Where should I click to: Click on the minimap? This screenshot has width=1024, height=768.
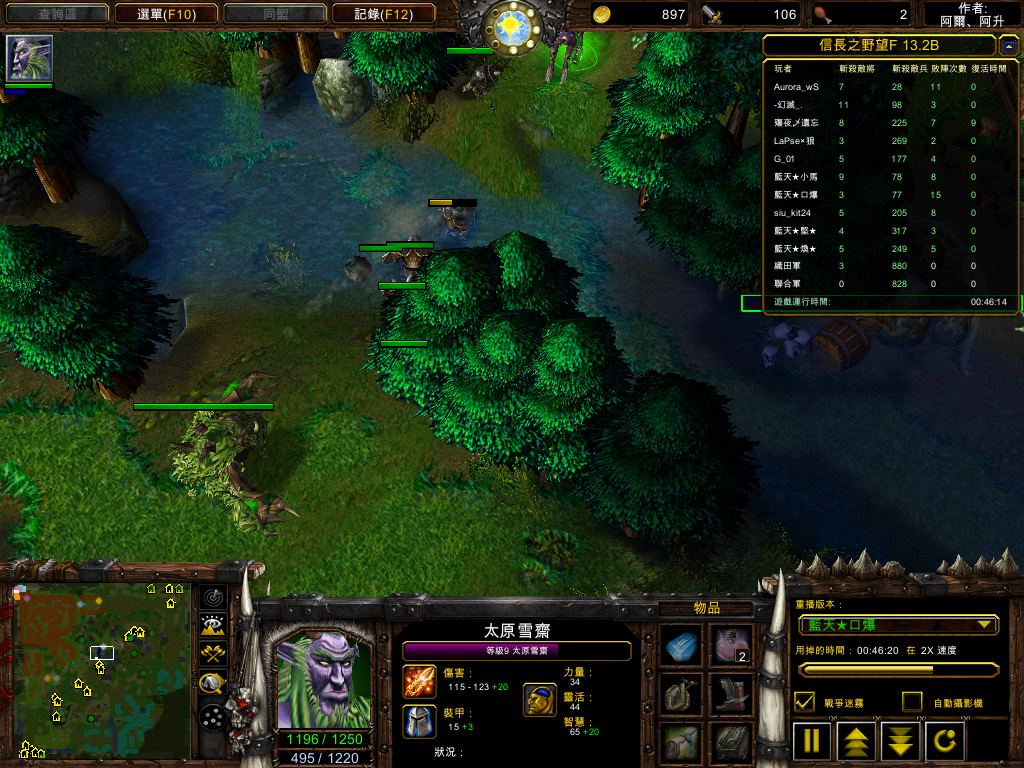pyautogui.click(x=102, y=671)
